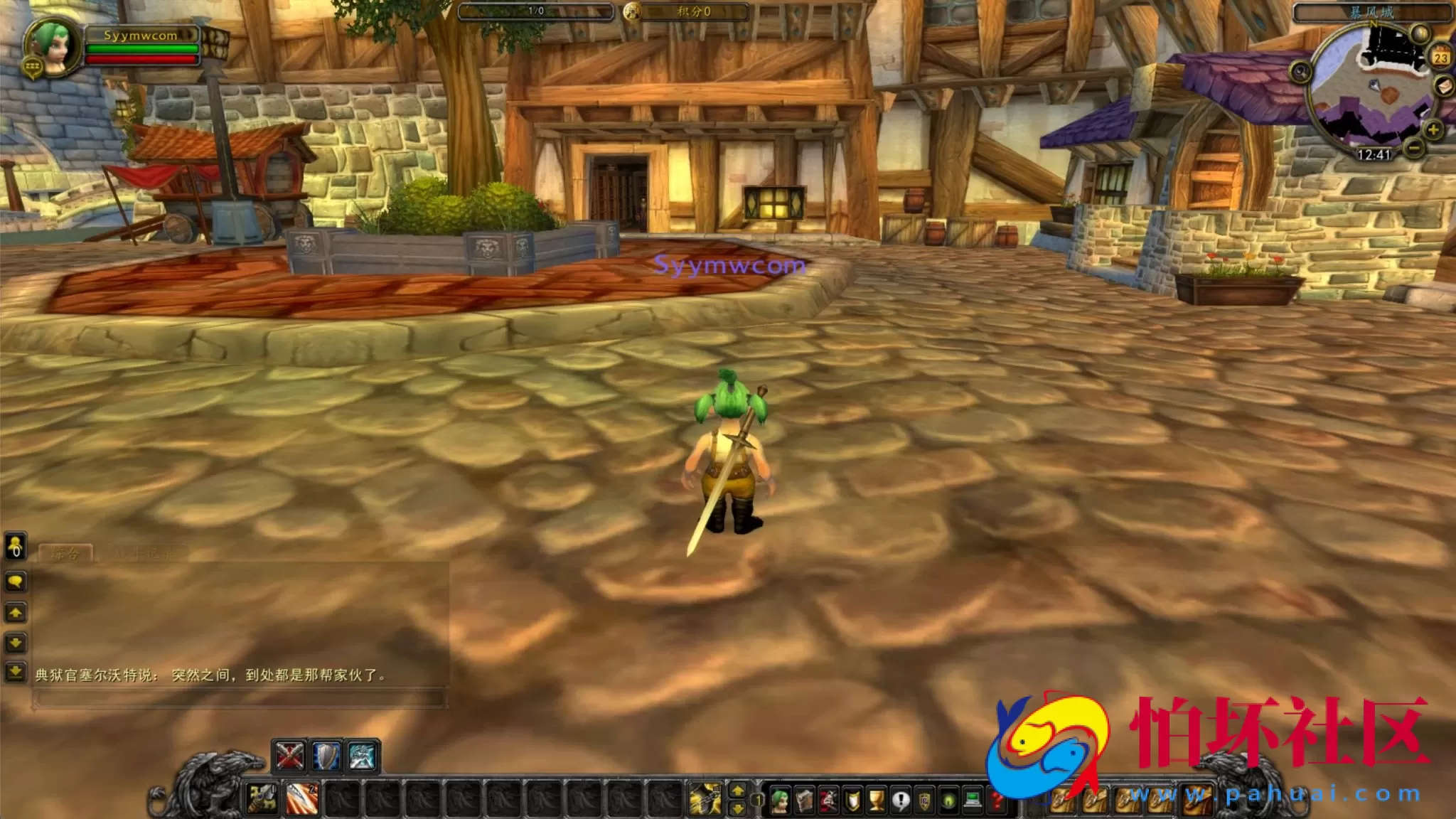The image size is (1456, 819).
Task: Toggle the yellow chat bubble button
Action: point(16,580)
